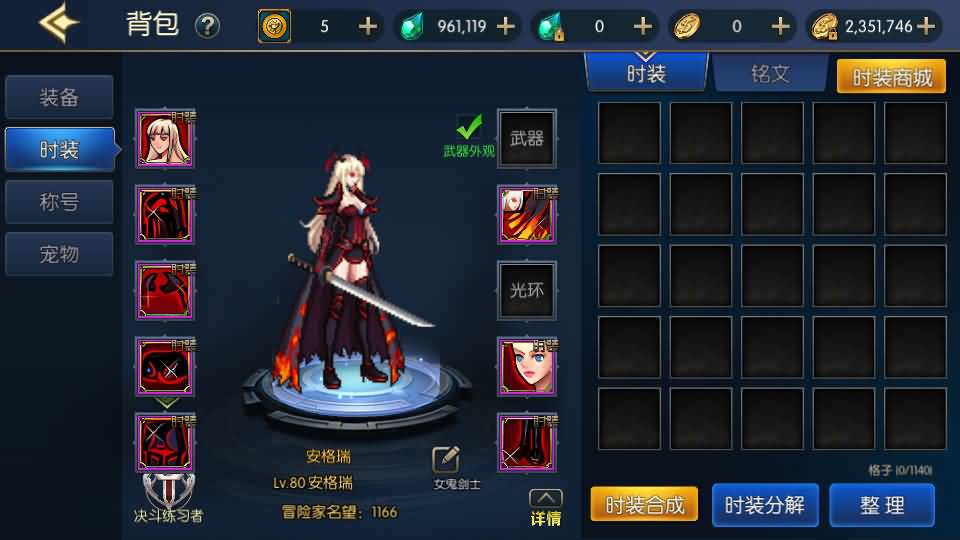Viewport: 960px width, 540px height.
Task: Select the empty 武器 weapon costume slot
Action: coord(527,139)
